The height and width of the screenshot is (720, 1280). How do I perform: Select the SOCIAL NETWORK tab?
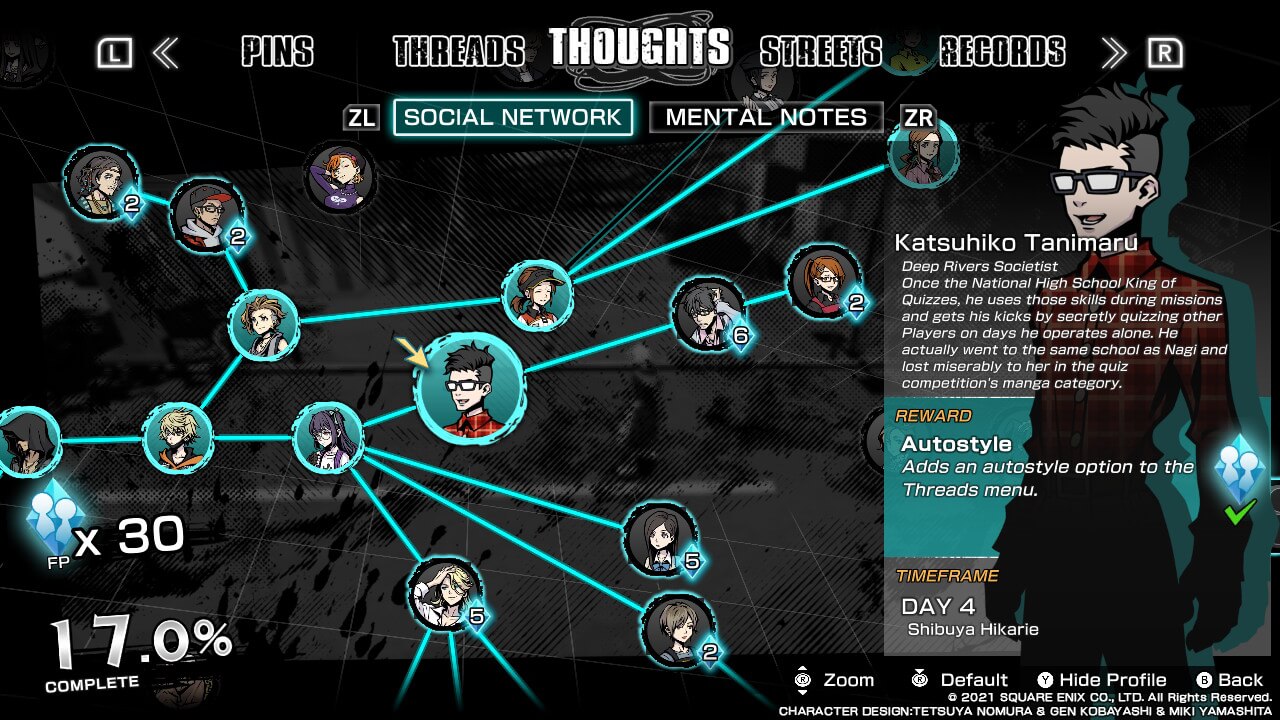point(513,117)
